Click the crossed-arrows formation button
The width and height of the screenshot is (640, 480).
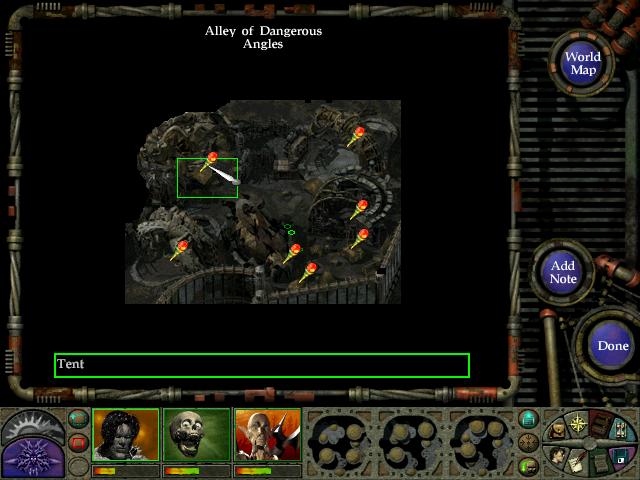529,442
